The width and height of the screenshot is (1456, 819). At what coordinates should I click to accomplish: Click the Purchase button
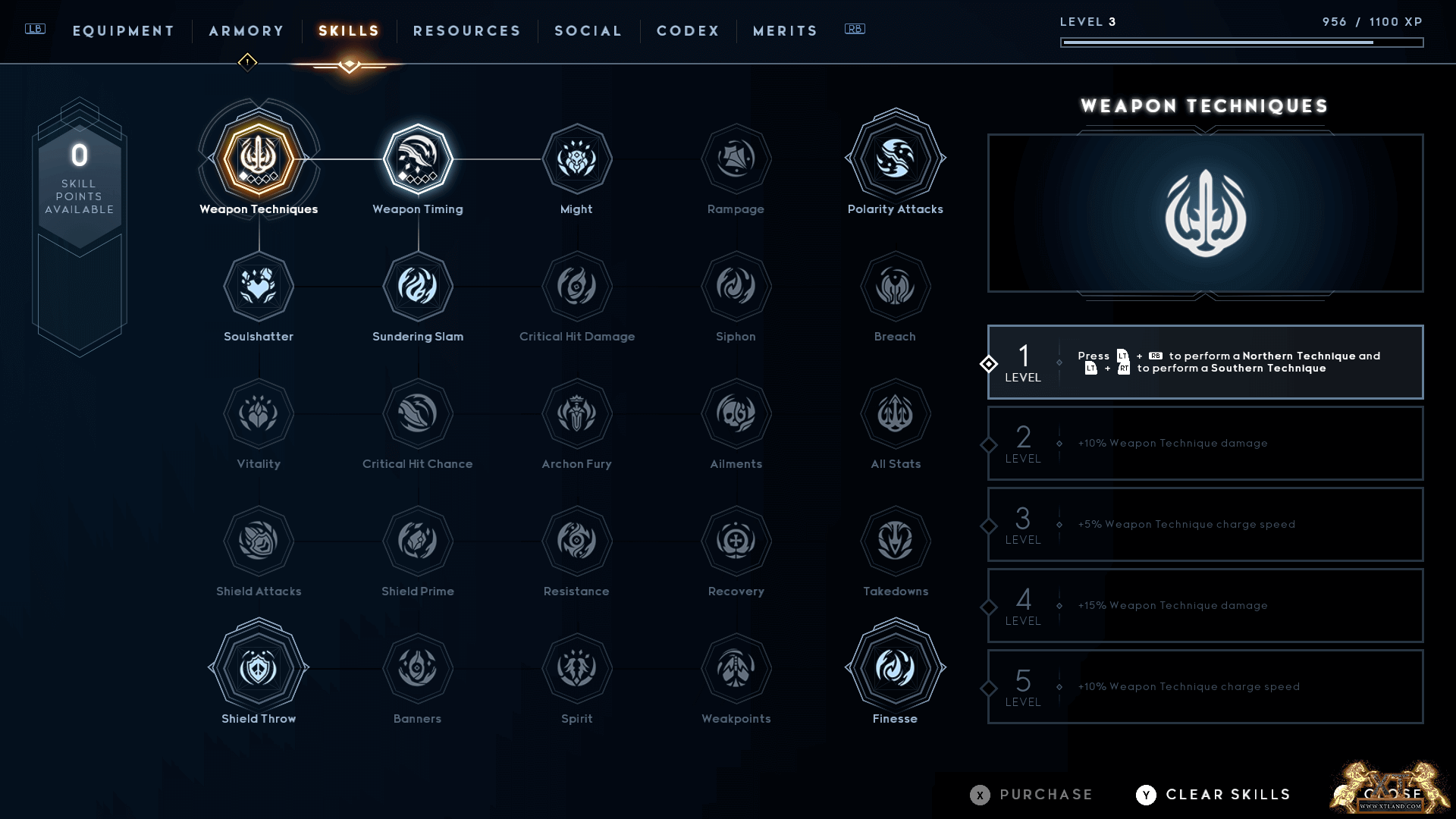click(x=1032, y=795)
